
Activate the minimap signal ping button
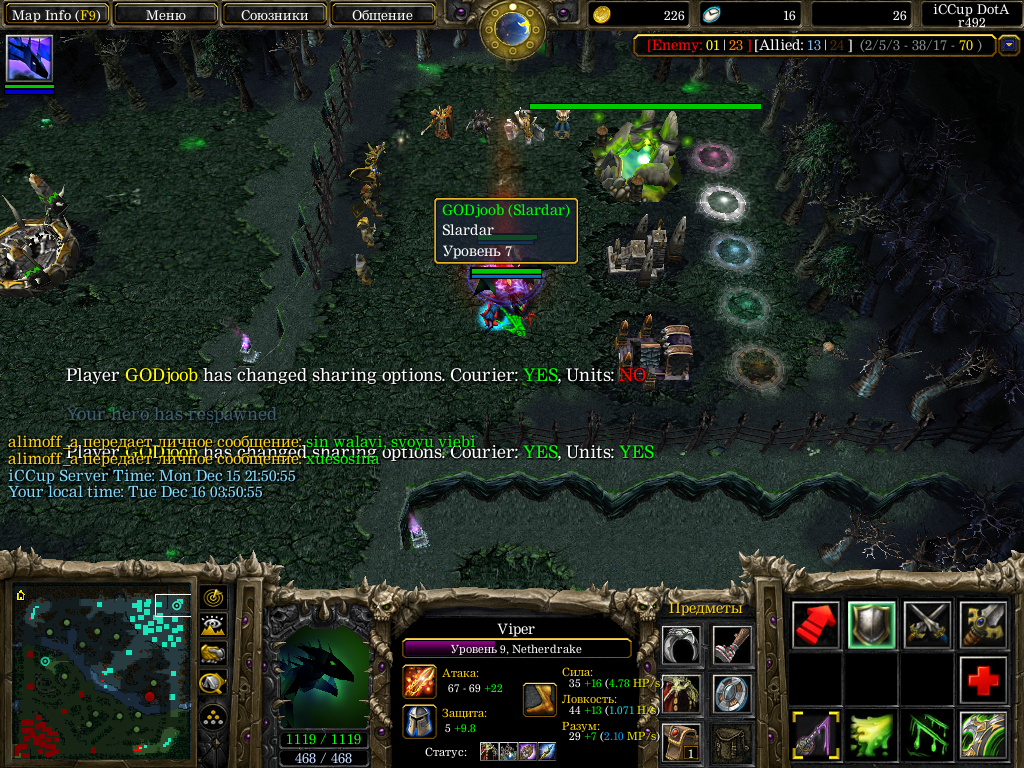213,598
